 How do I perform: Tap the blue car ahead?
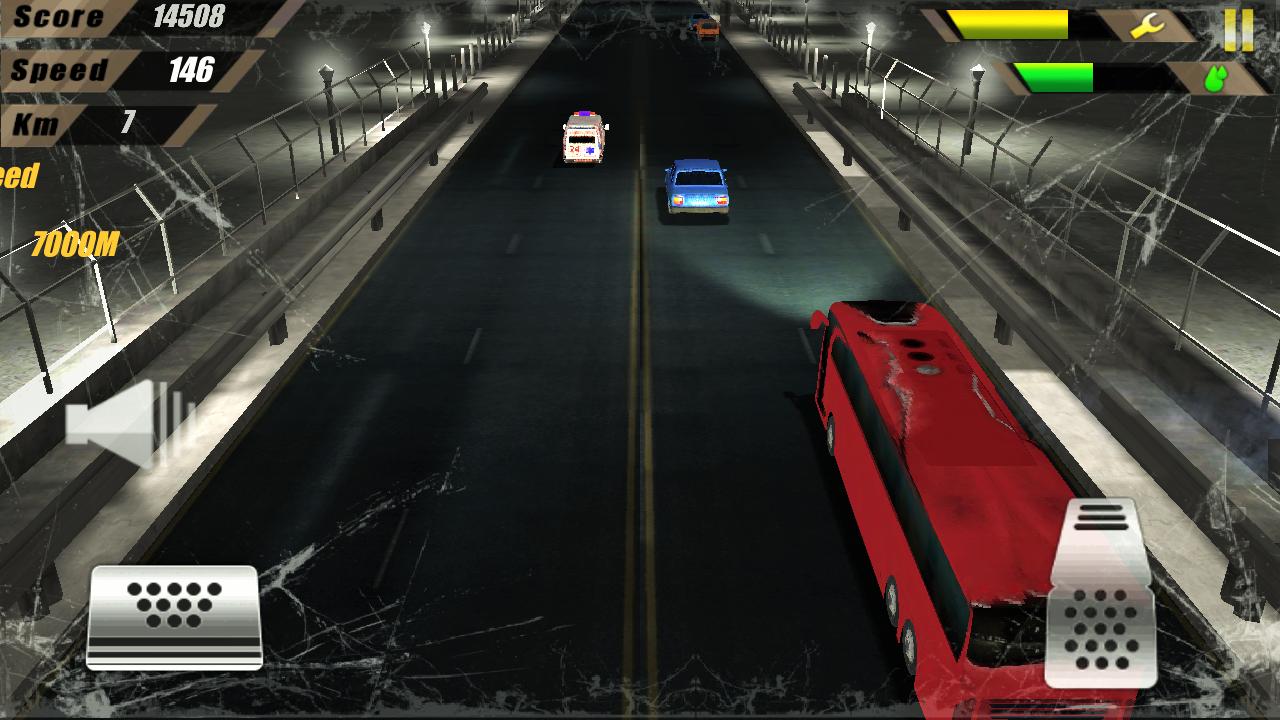point(696,189)
